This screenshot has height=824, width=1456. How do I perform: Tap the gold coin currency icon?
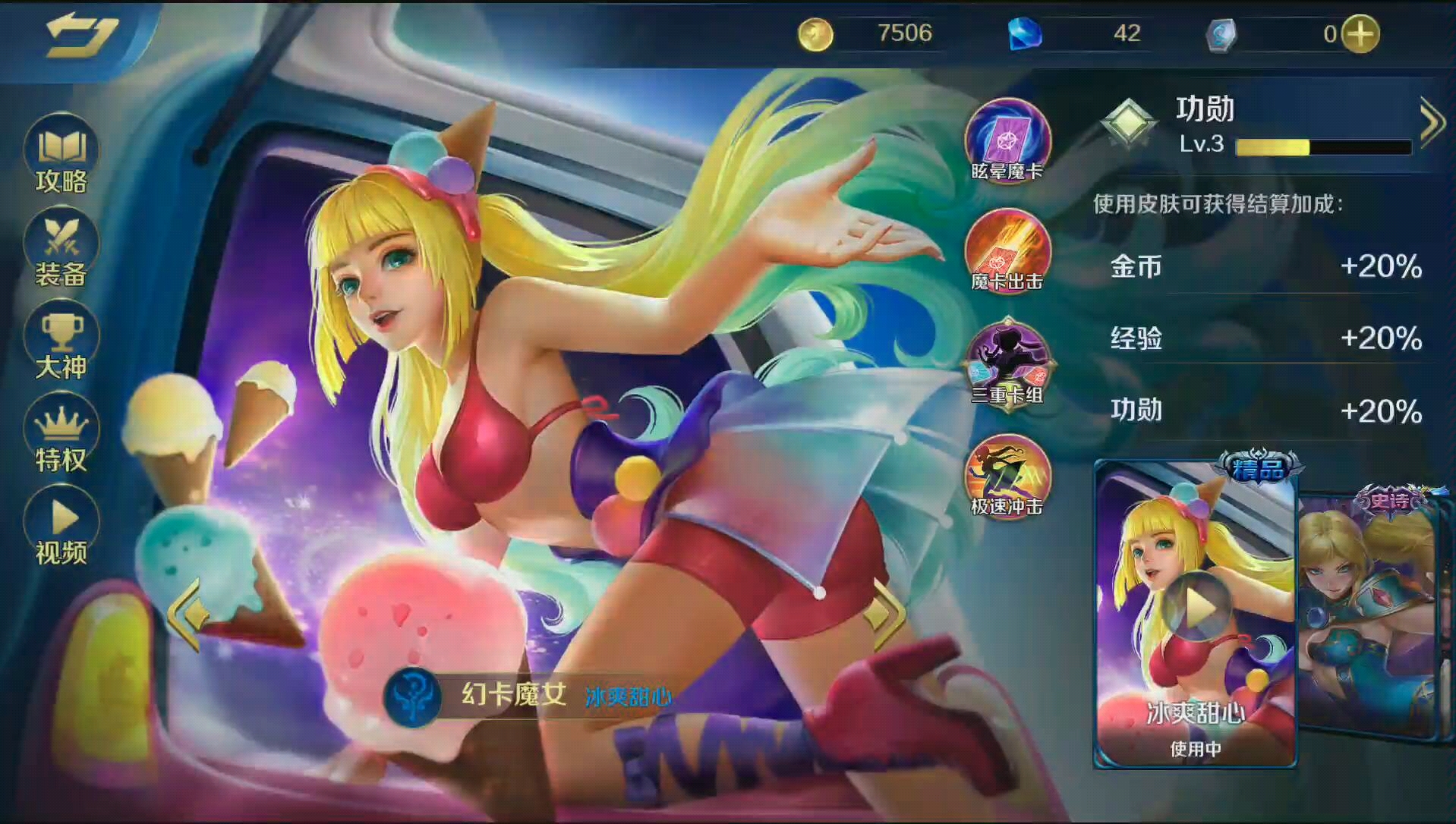[815, 33]
